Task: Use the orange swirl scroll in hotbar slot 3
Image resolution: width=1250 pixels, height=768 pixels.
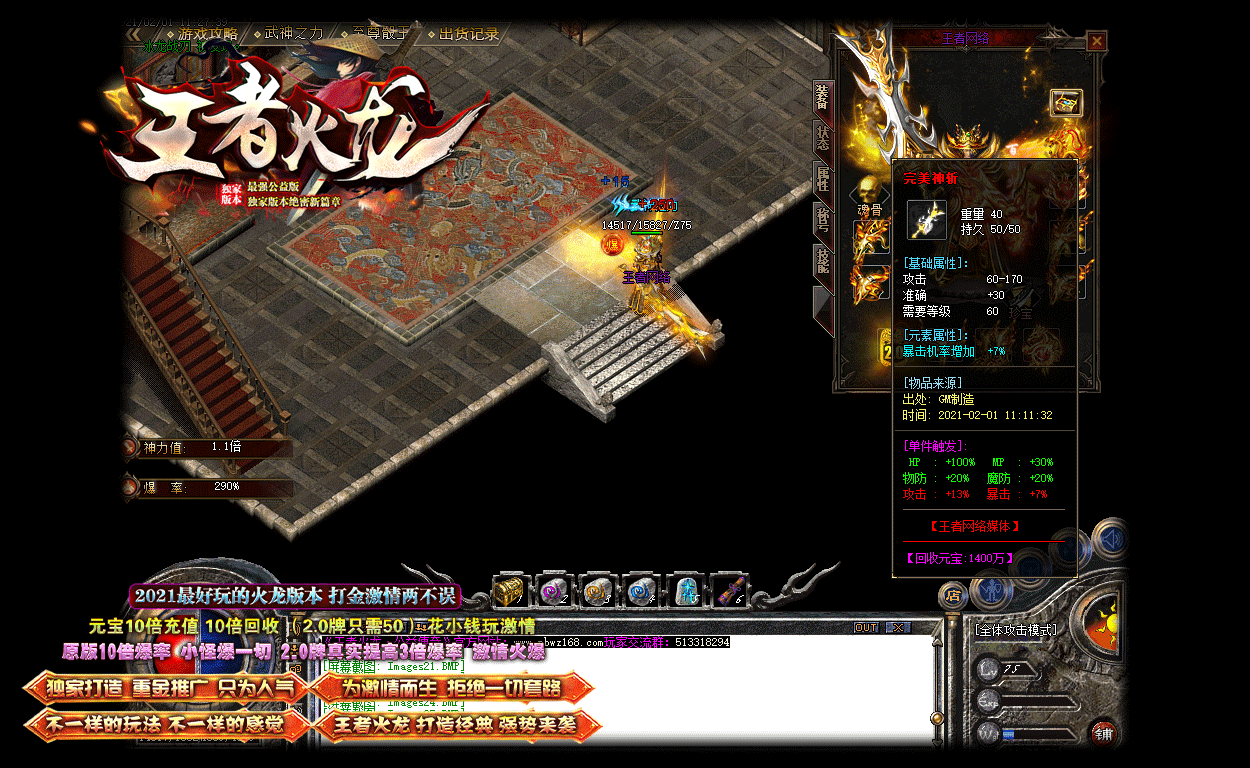Action: tap(598, 591)
